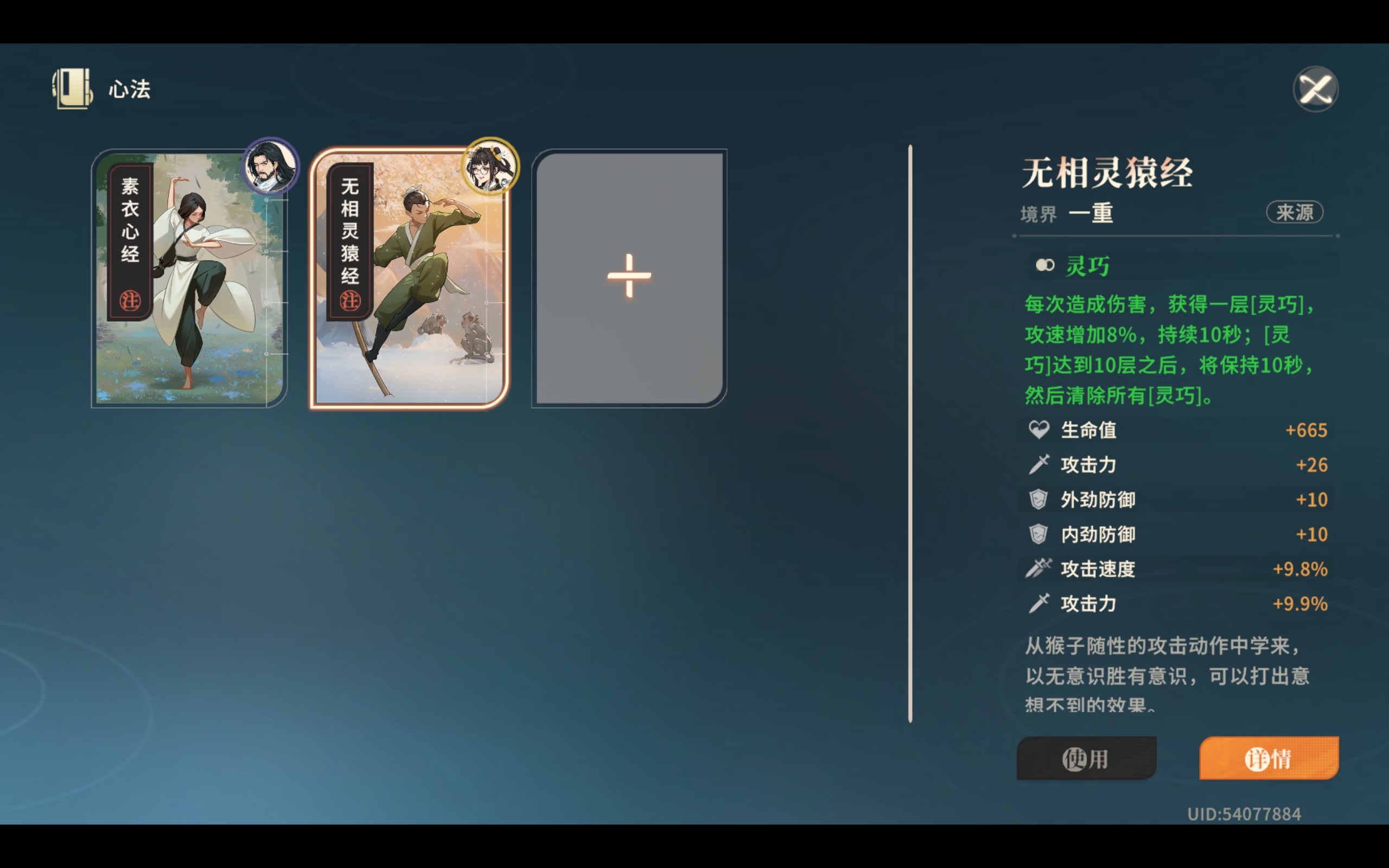Click the 灵巧 skill icon above the description
Viewport: 1389px width, 868px height.
pos(1046,265)
